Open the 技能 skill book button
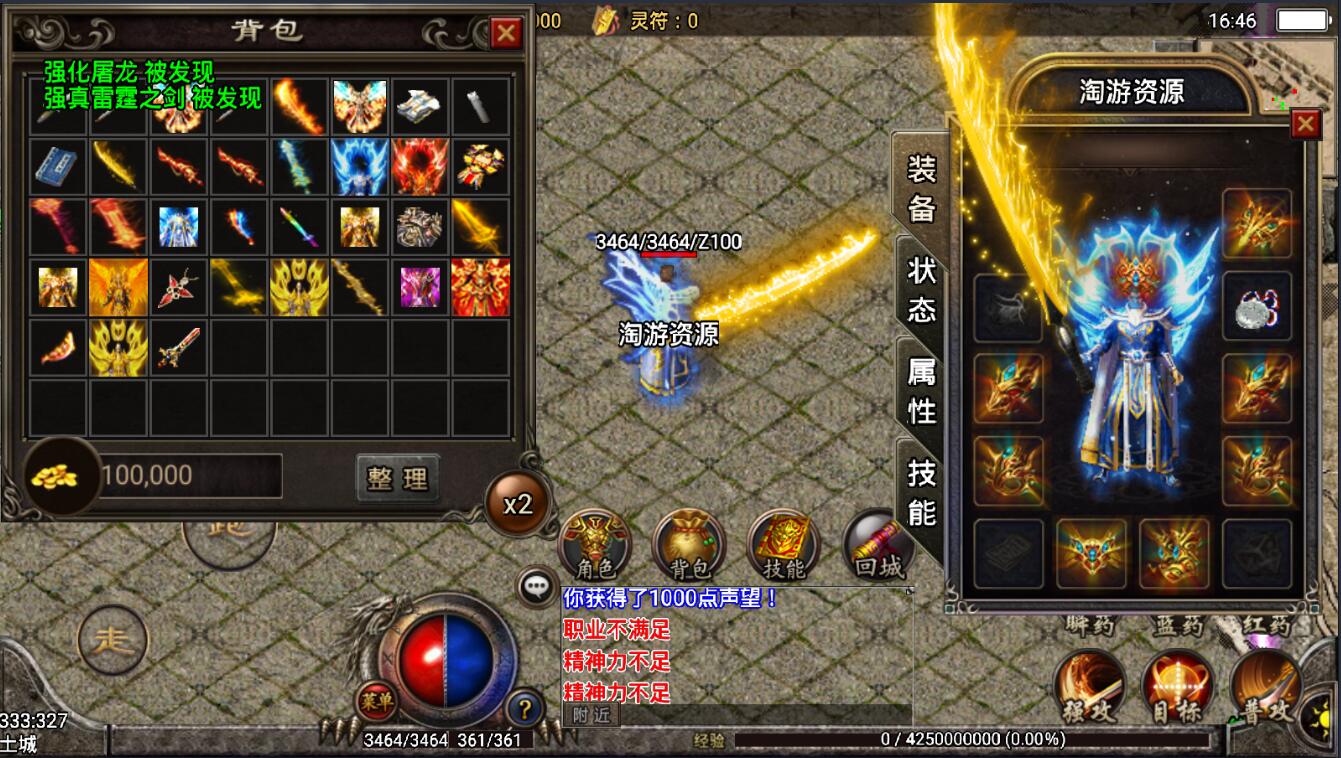 pos(783,545)
